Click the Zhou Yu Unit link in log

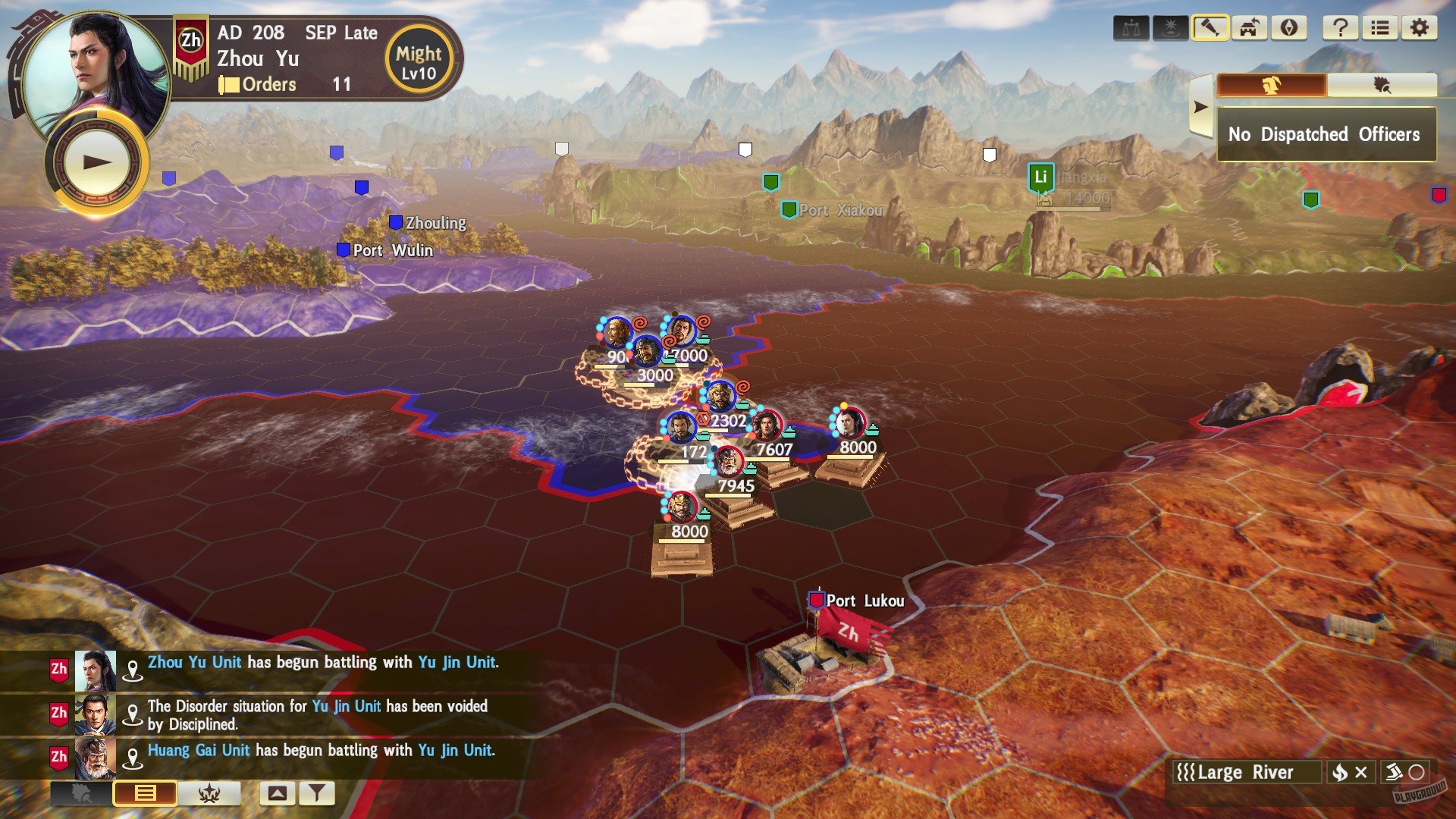click(x=193, y=661)
